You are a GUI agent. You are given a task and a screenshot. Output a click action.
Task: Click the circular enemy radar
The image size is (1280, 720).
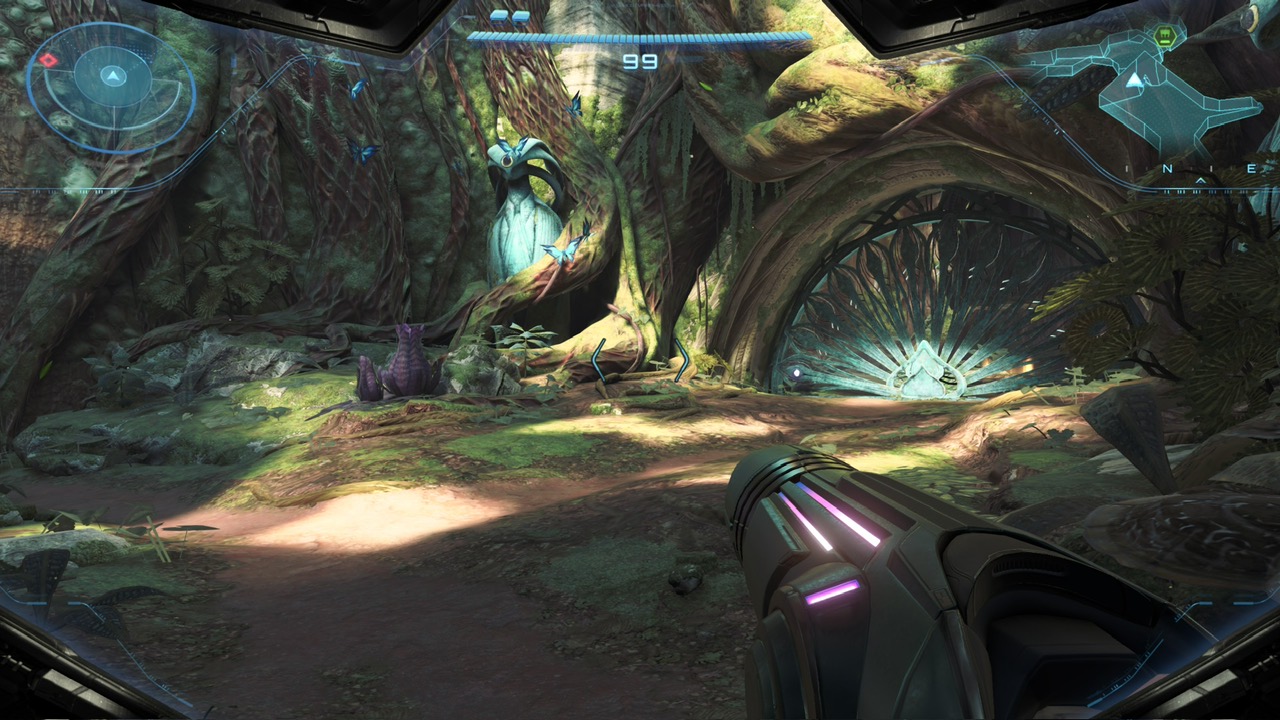[x=111, y=87]
